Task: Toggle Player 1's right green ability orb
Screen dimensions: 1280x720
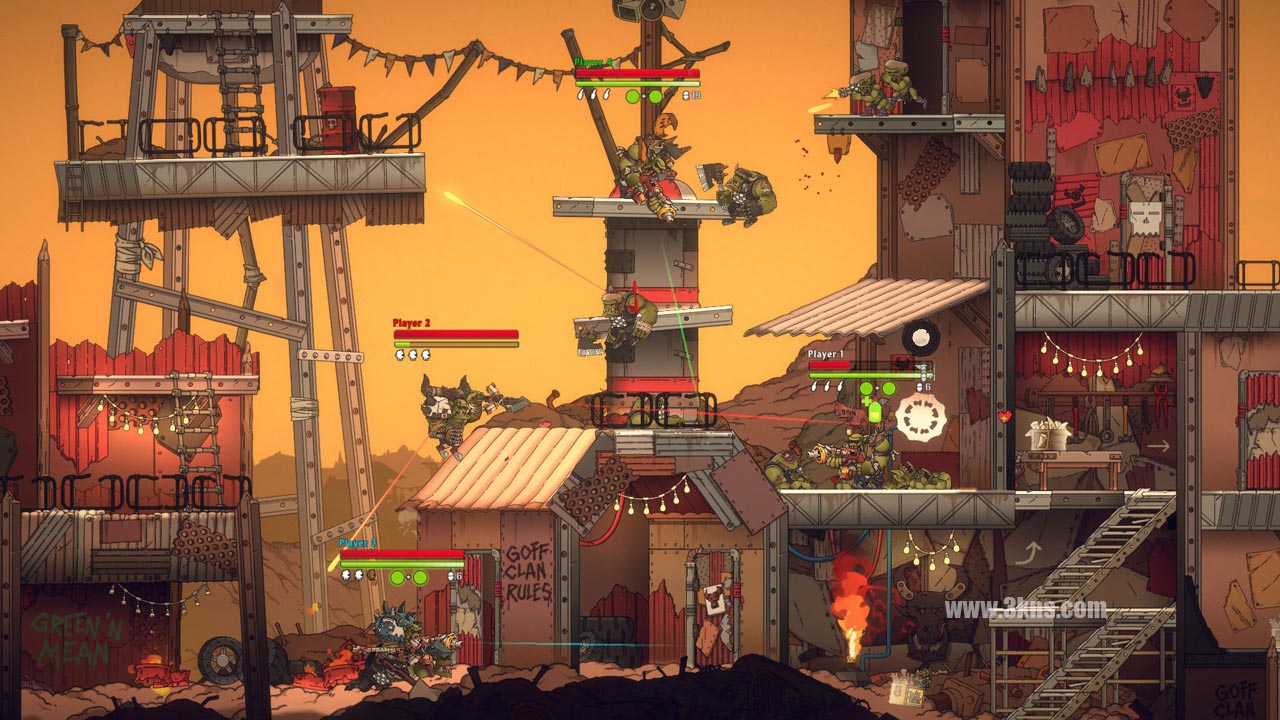Action: [x=888, y=387]
